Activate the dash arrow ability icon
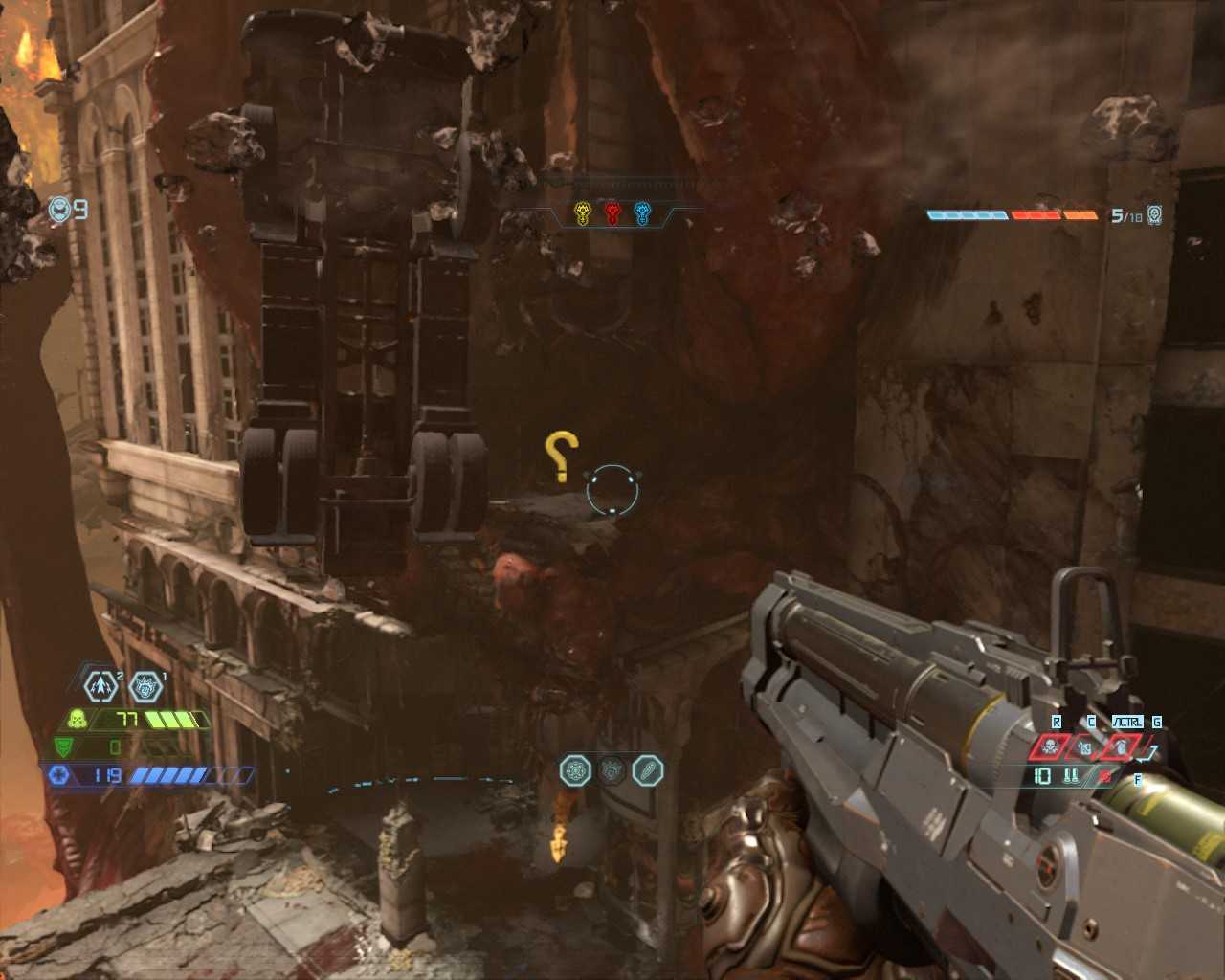Viewport: 1225px width, 980px height. 100,685
